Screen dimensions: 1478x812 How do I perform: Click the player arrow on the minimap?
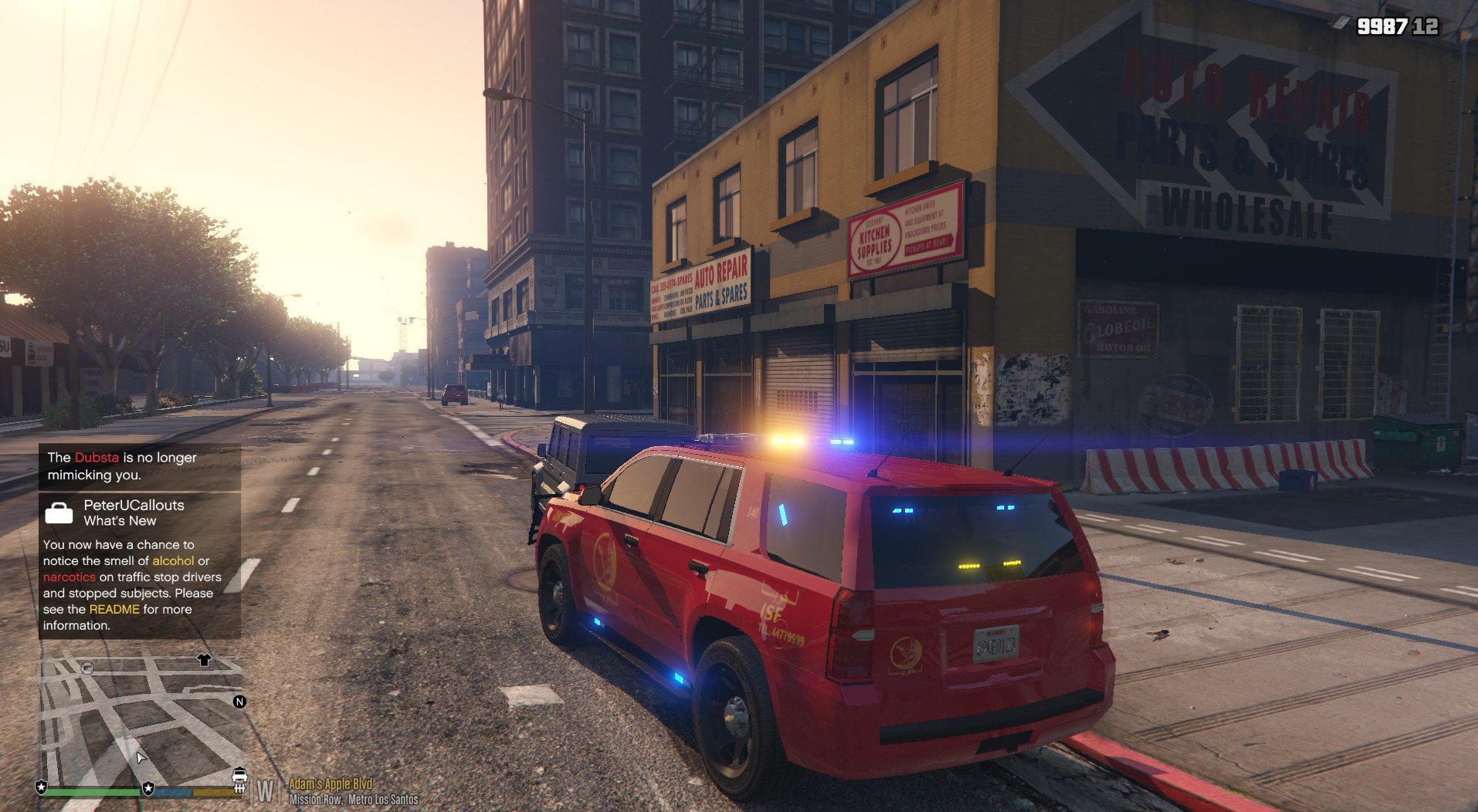141,757
